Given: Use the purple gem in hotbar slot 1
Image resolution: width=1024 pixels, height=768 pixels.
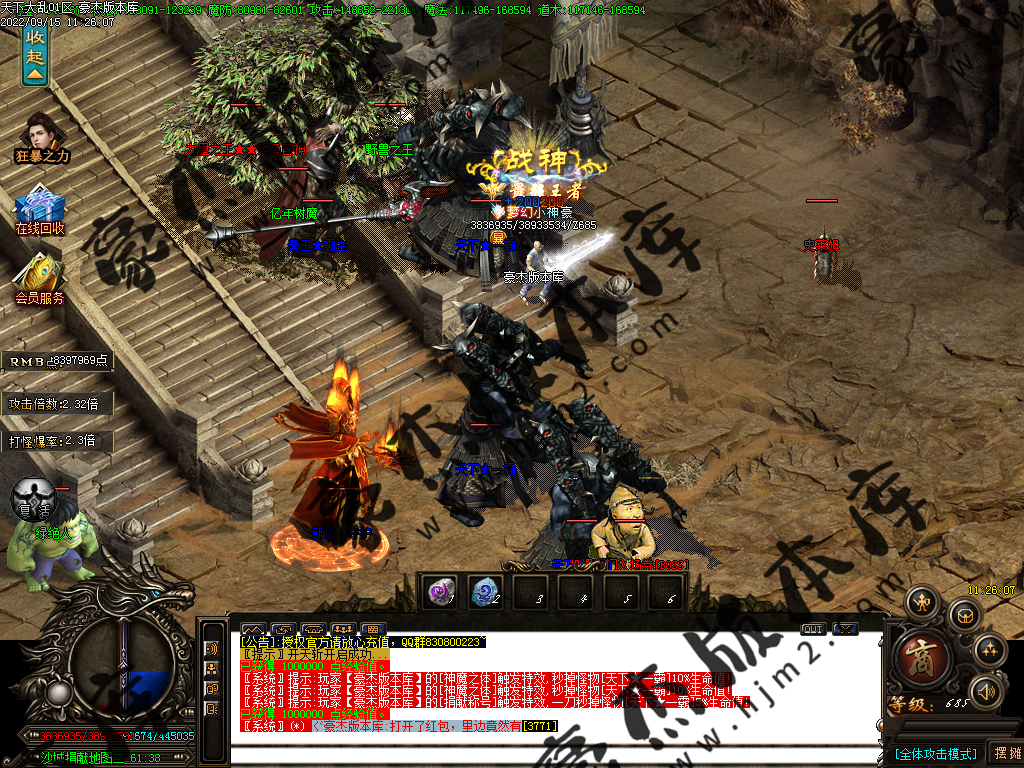Looking at the screenshot, I should [x=440, y=592].
